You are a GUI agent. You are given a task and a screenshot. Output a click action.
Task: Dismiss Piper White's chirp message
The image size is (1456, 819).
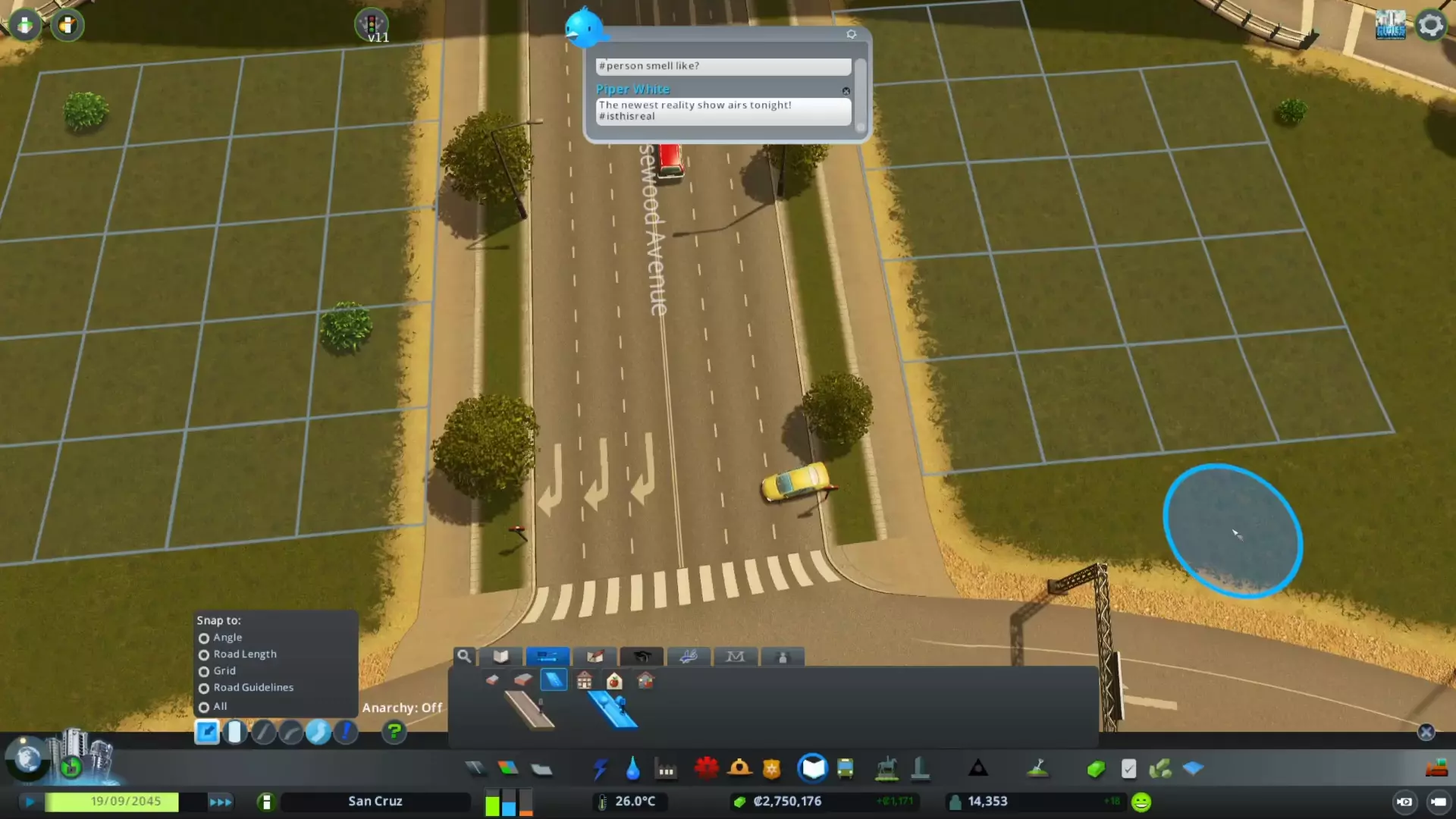[846, 91]
